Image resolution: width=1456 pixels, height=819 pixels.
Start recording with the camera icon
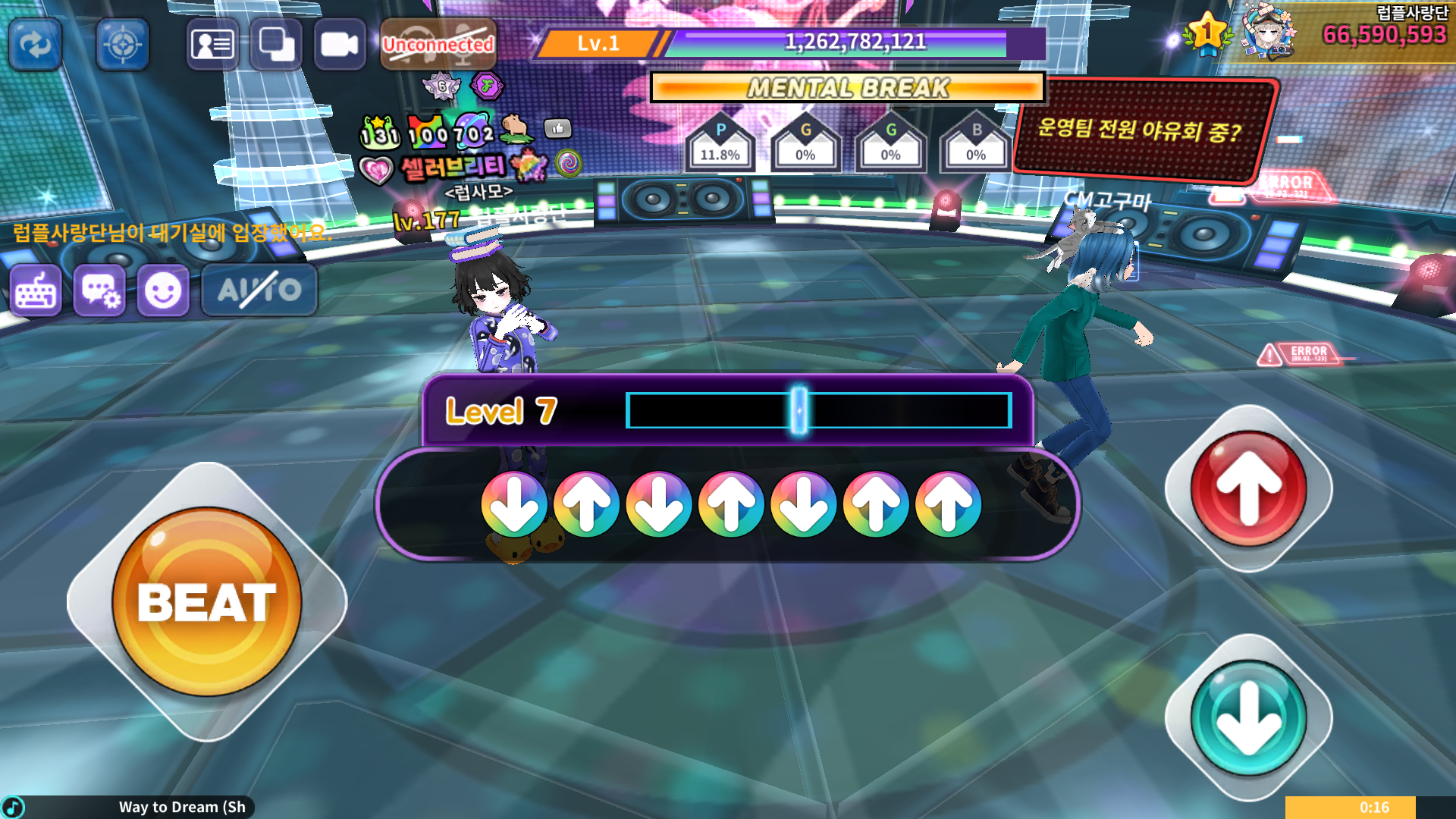(x=339, y=45)
